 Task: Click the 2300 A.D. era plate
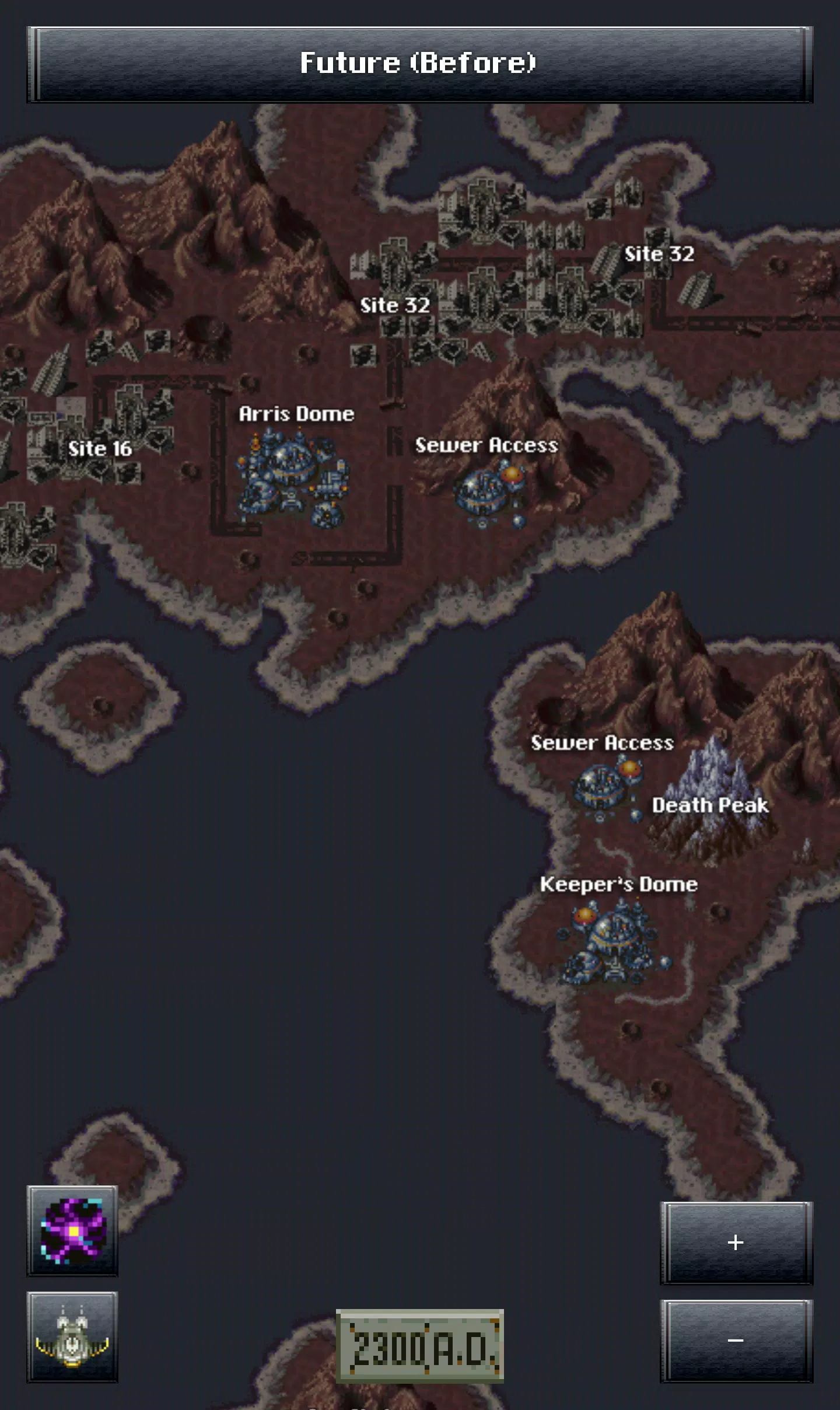[x=420, y=1346]
